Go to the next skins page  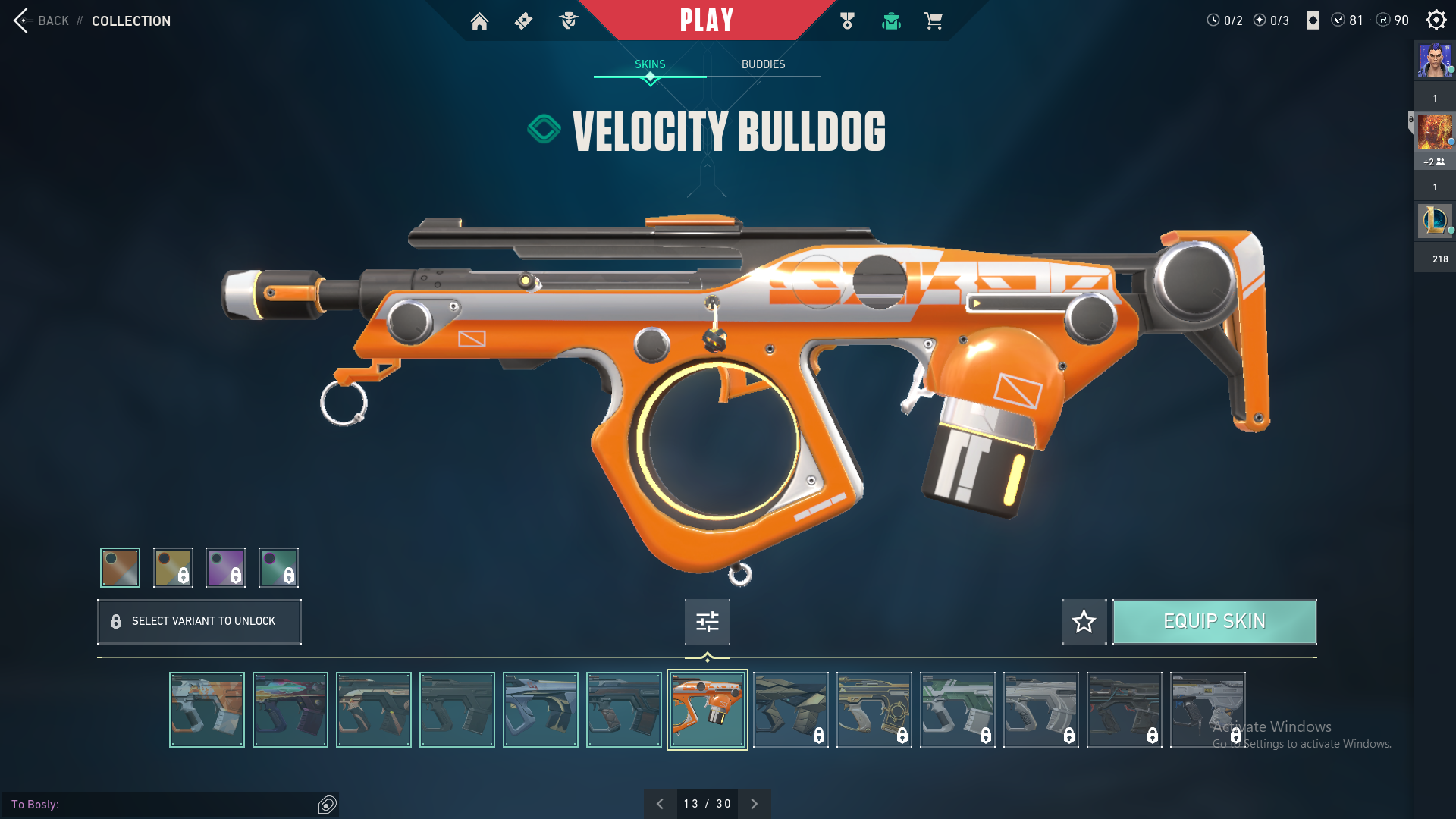click(755, 804)
